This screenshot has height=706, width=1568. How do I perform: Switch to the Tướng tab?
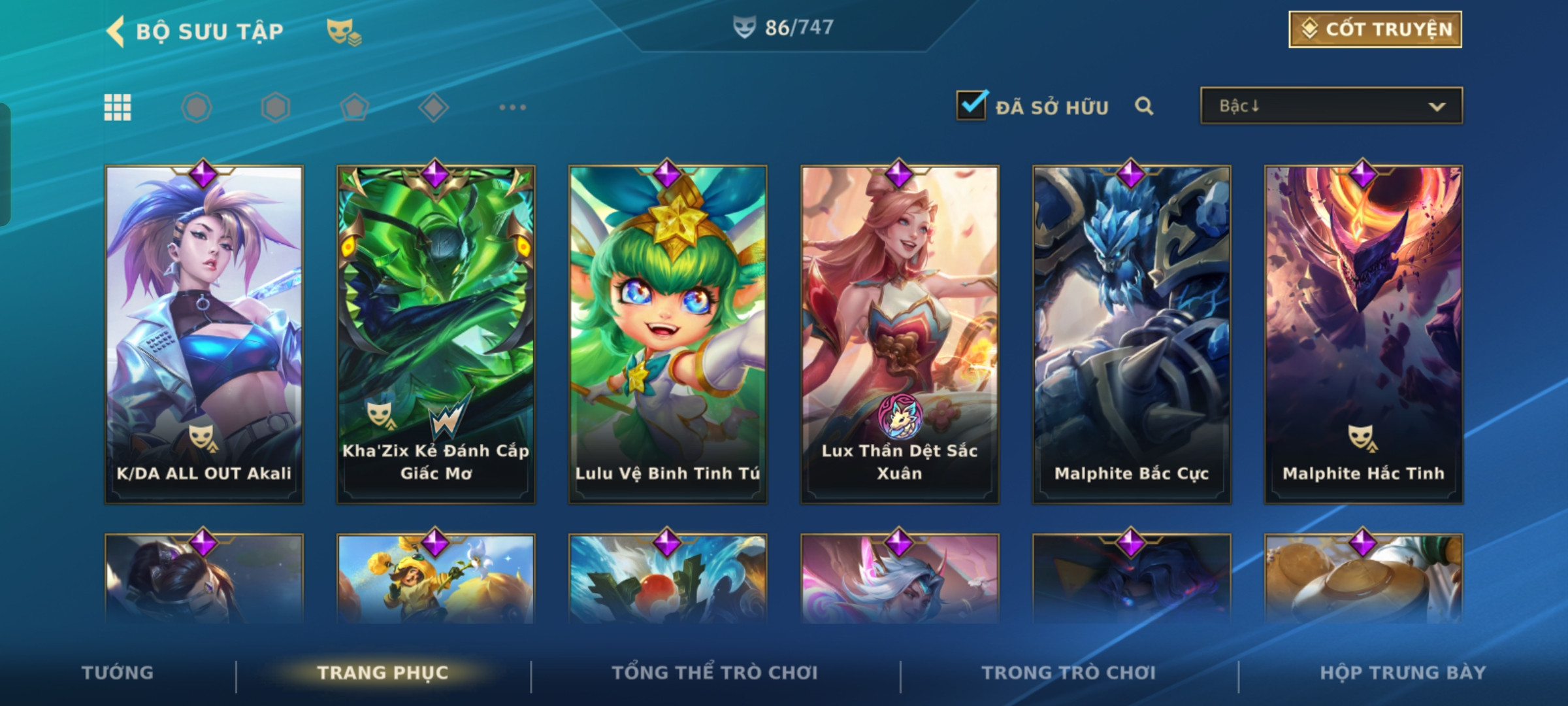click(x=118, y=673)
